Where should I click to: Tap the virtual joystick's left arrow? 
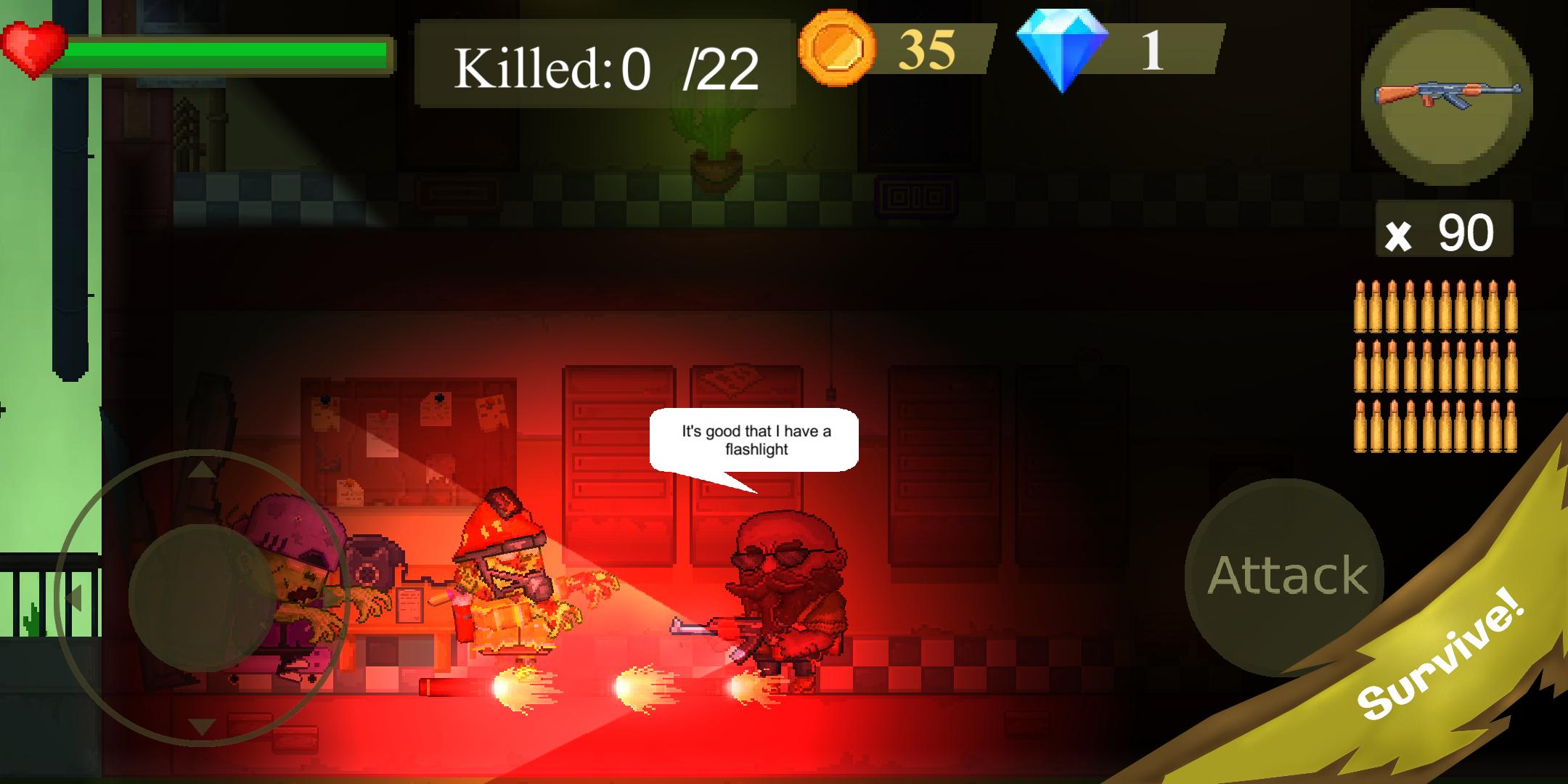tap(73, 598)
